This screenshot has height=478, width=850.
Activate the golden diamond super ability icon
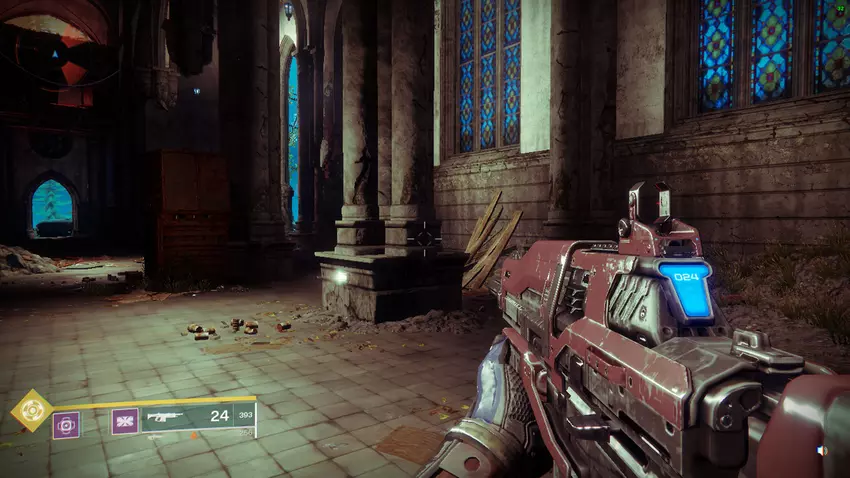[x=31, y=409]
